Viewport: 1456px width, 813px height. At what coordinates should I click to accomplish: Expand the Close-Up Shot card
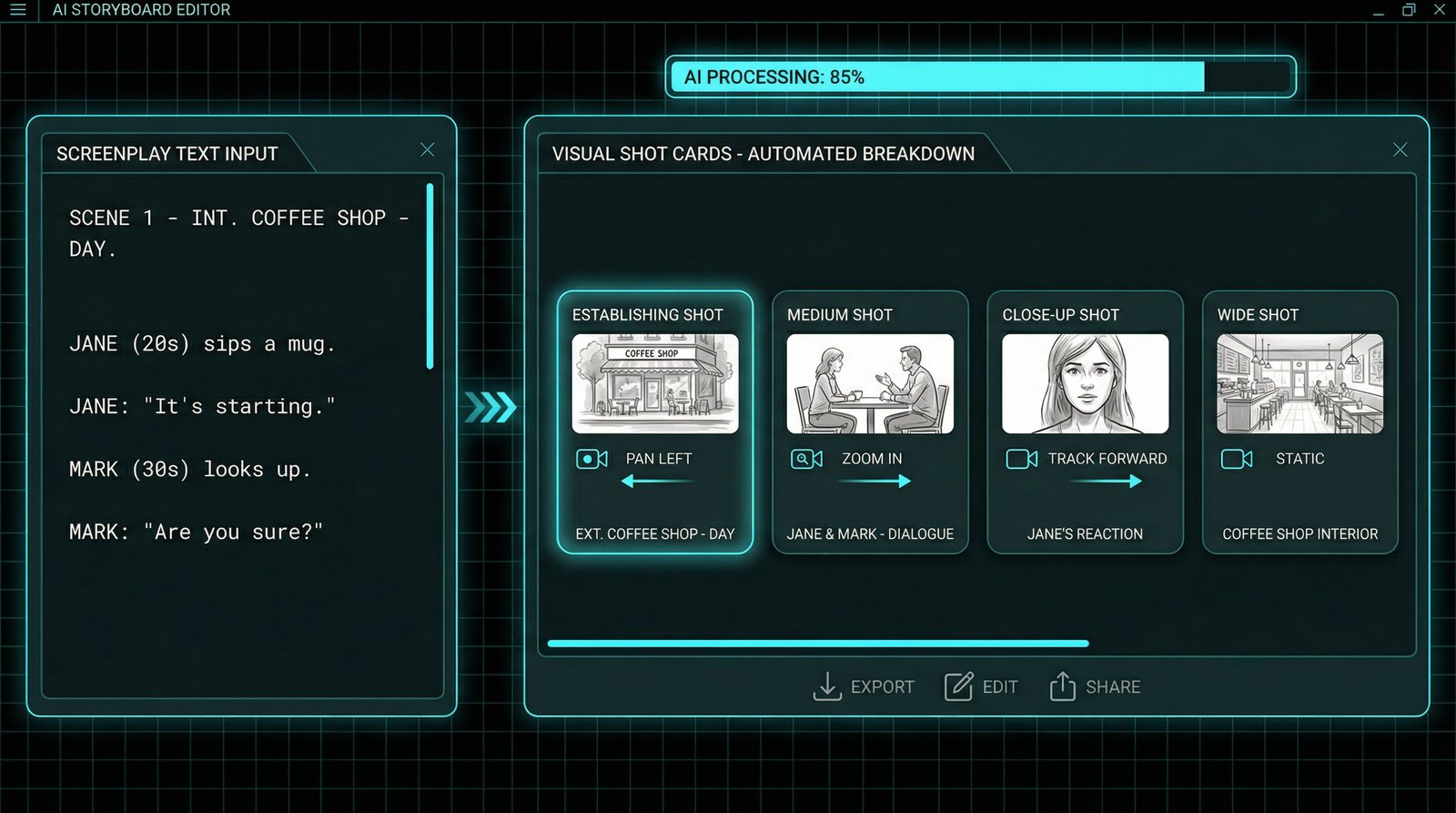[x=1085, y=421]
